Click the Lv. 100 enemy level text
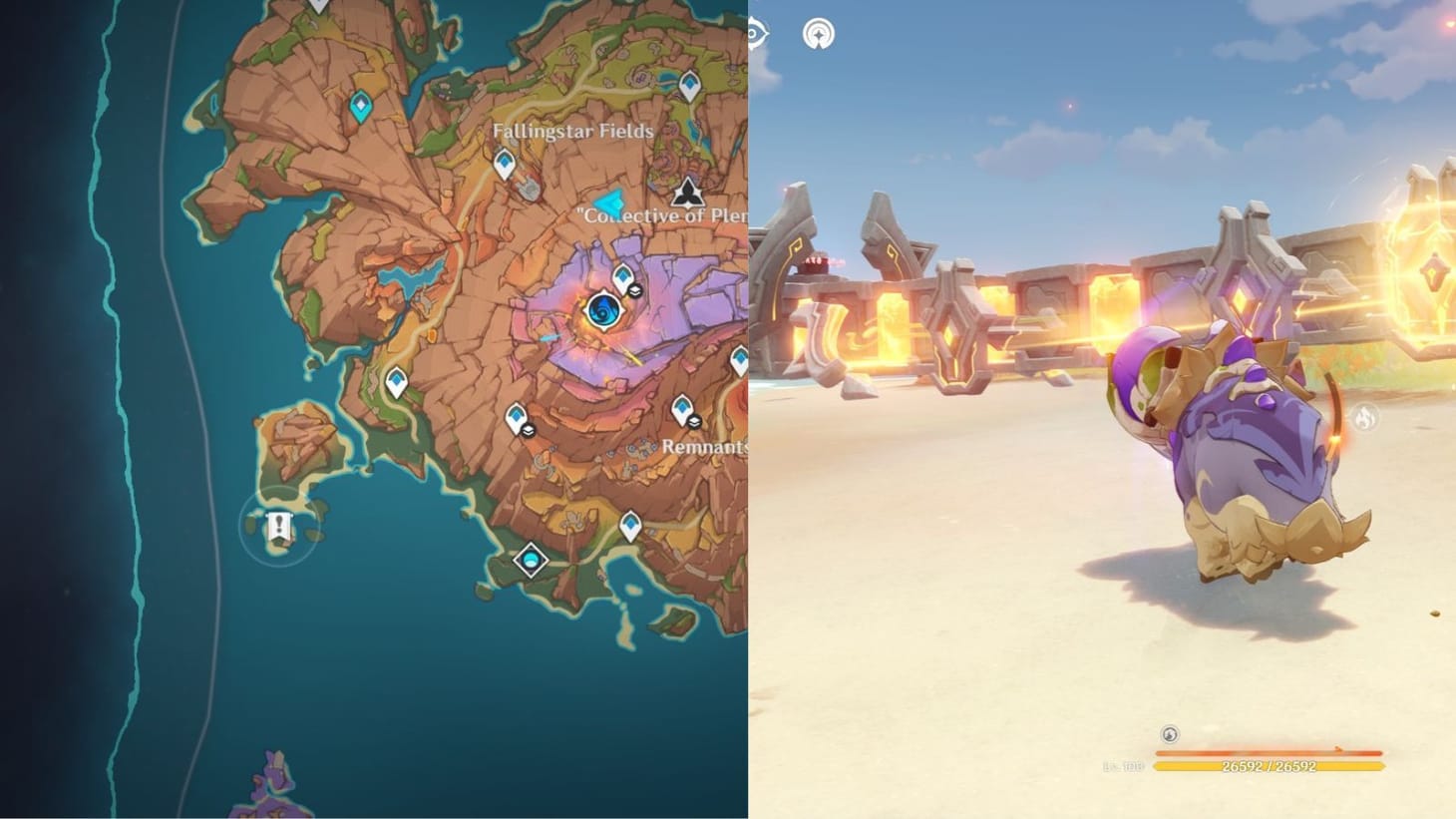The image size is (1456, 819). (x=1123, y=766)
